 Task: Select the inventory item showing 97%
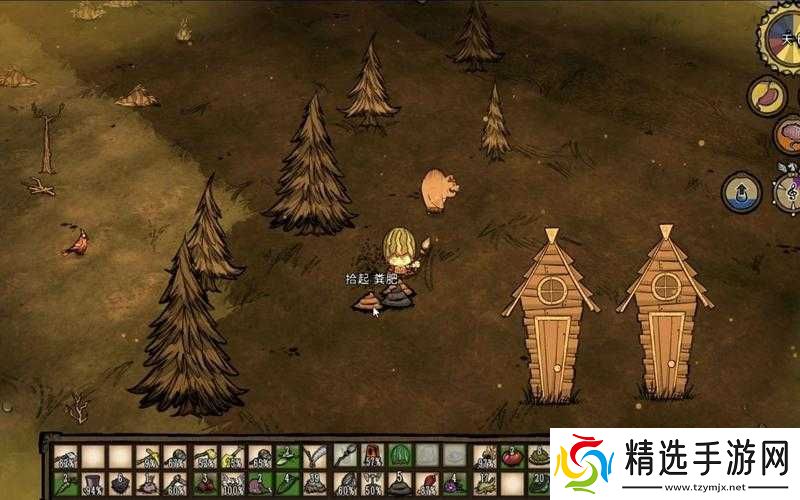tap(483, 457)
